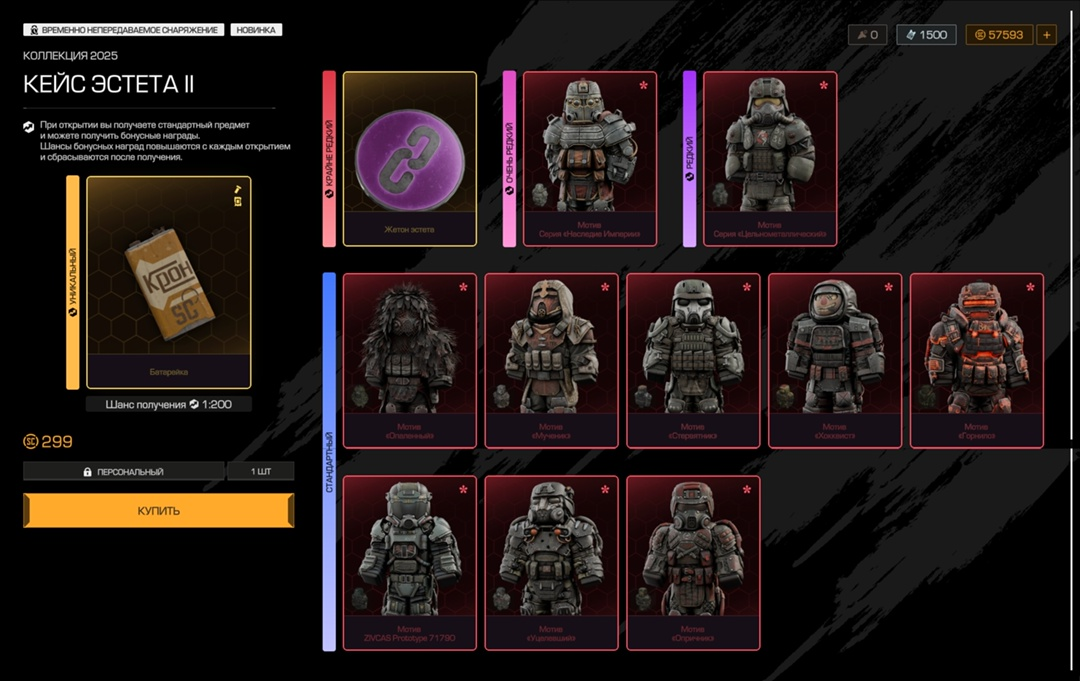Select the Жетон эстета token card
Image resolution: width=1080 pixels, height=681 pixels.
[410, 158]
